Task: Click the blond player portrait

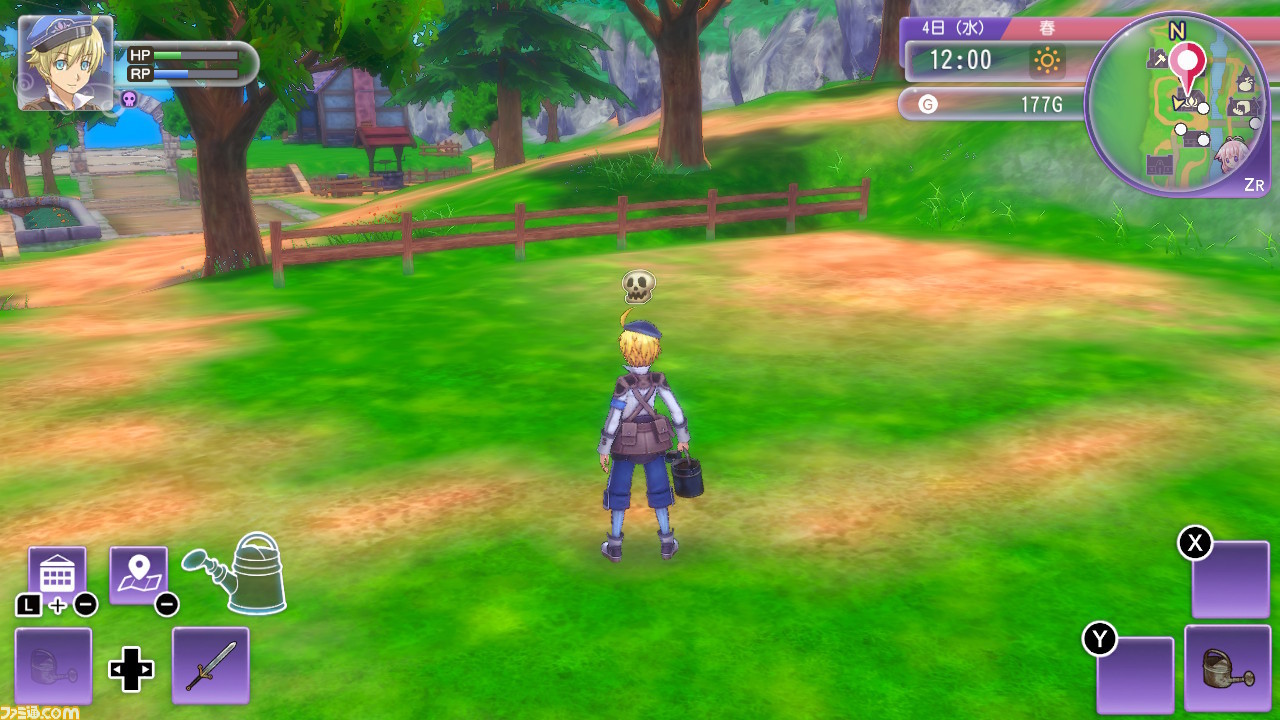Action: [x=66, y=62]
